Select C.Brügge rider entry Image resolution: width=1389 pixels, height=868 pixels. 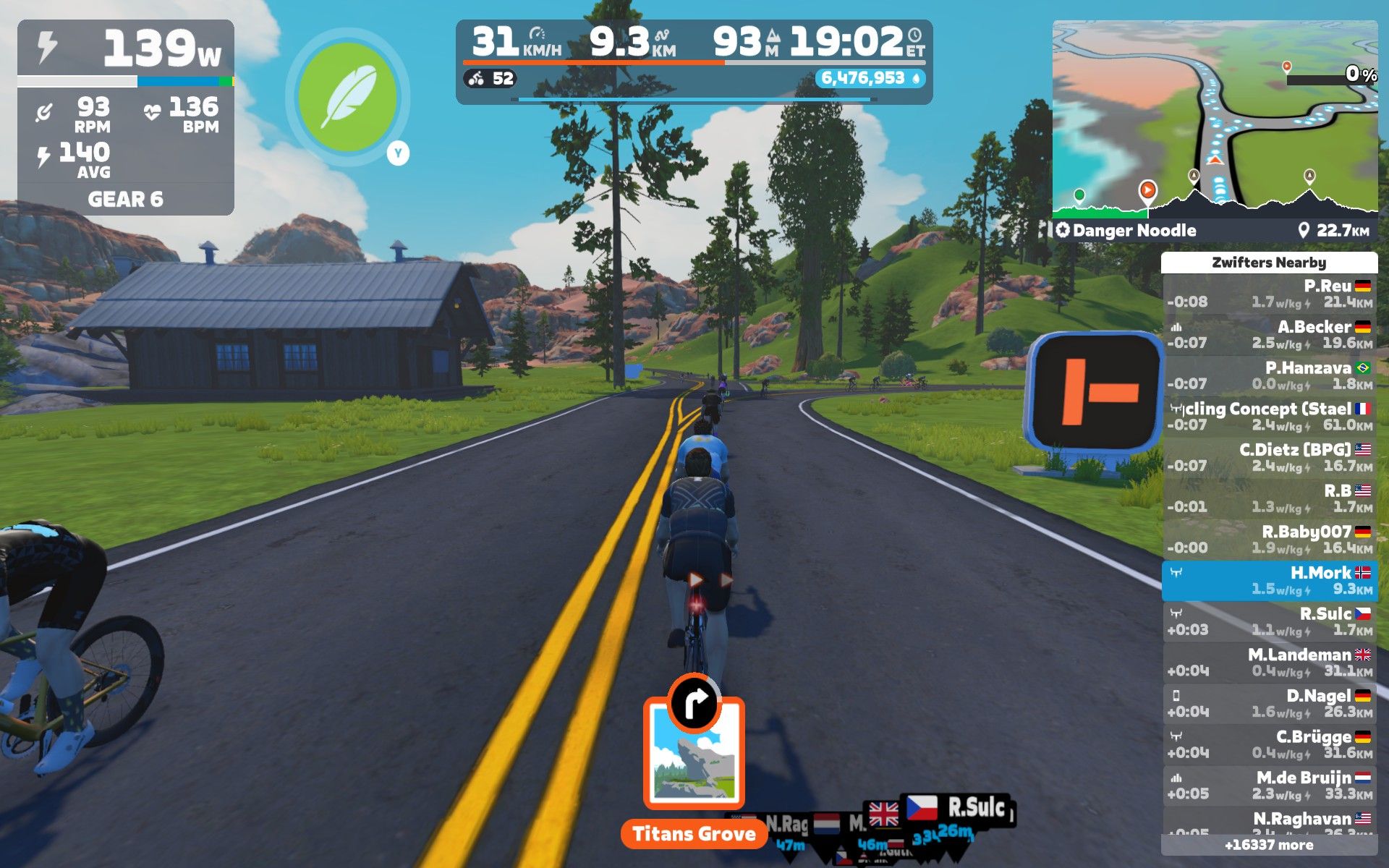[1270, 744]
